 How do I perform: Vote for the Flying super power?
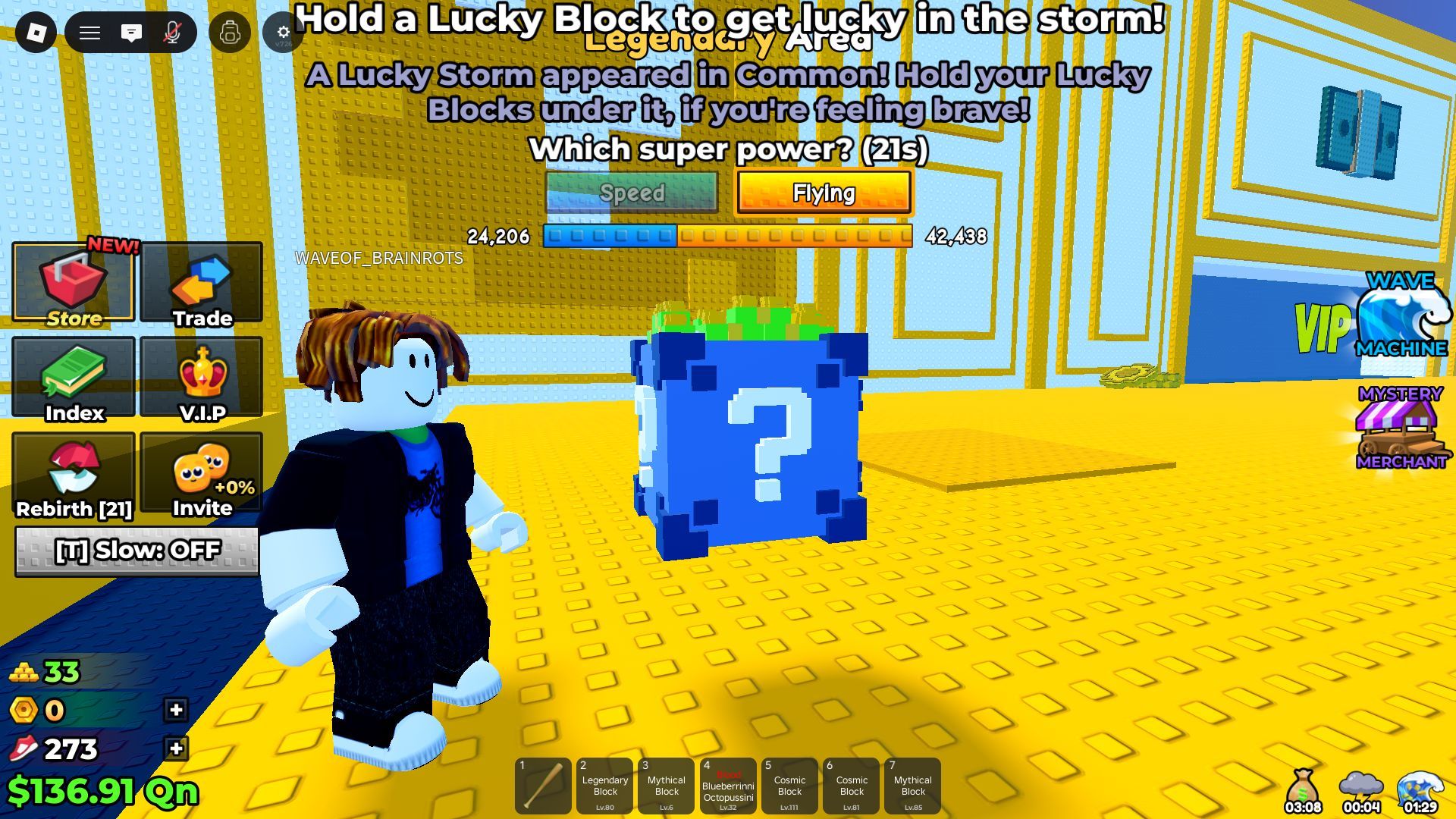(824, 193)
